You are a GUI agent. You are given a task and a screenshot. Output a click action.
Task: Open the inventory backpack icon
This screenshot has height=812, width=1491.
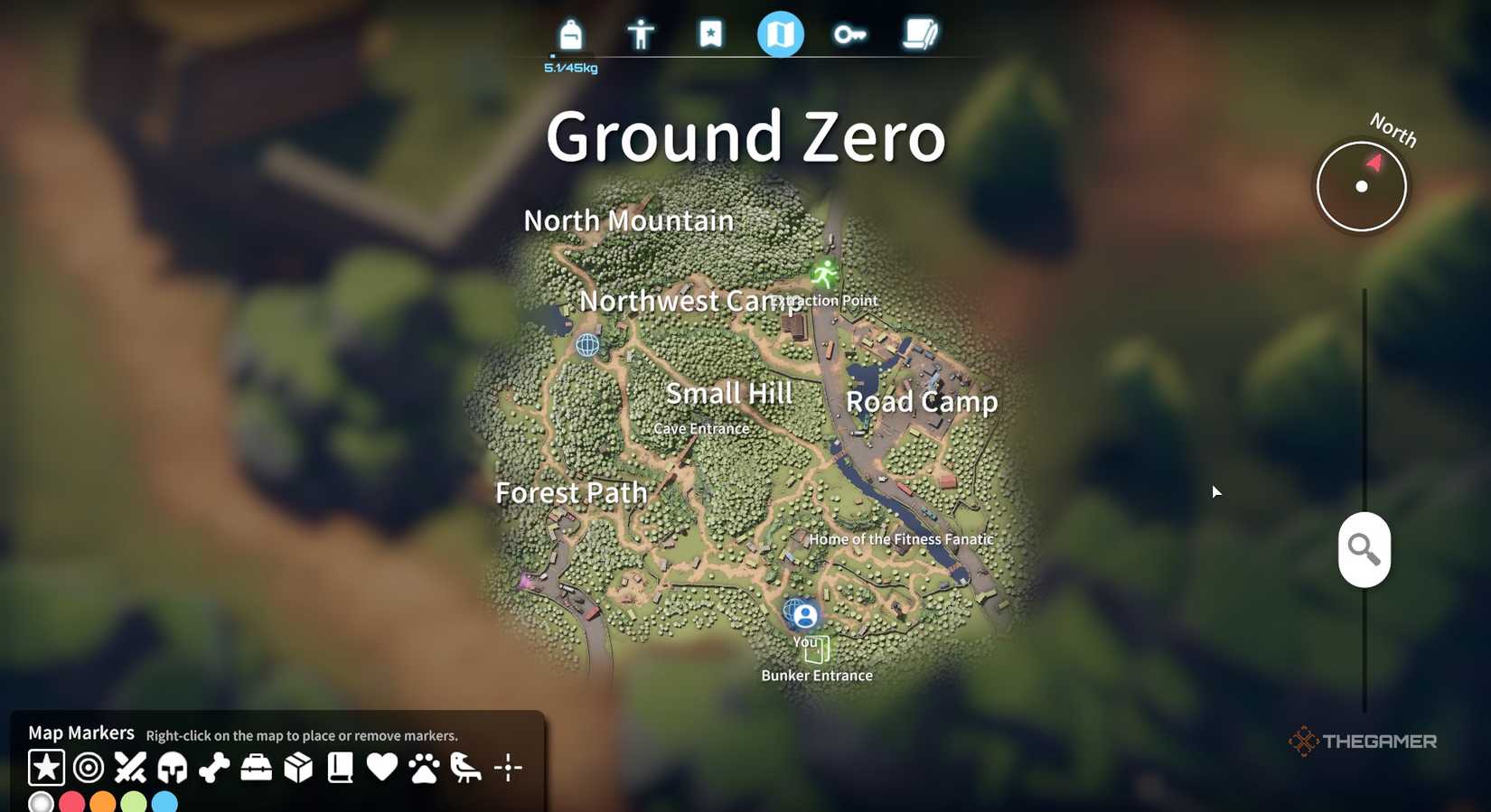point(570,34)
